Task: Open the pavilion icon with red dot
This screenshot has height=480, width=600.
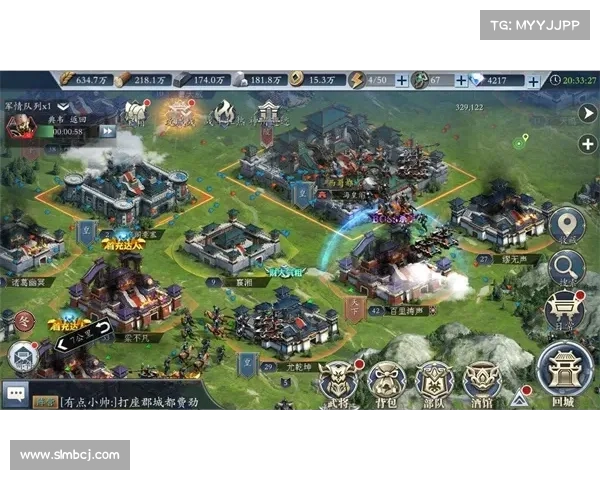Action: click(x=565, y=310)
